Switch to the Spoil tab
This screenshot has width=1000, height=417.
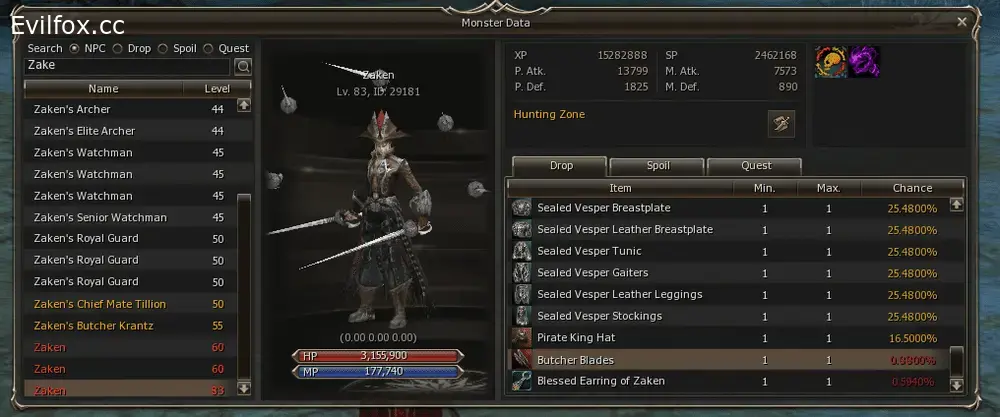(655, 166)
